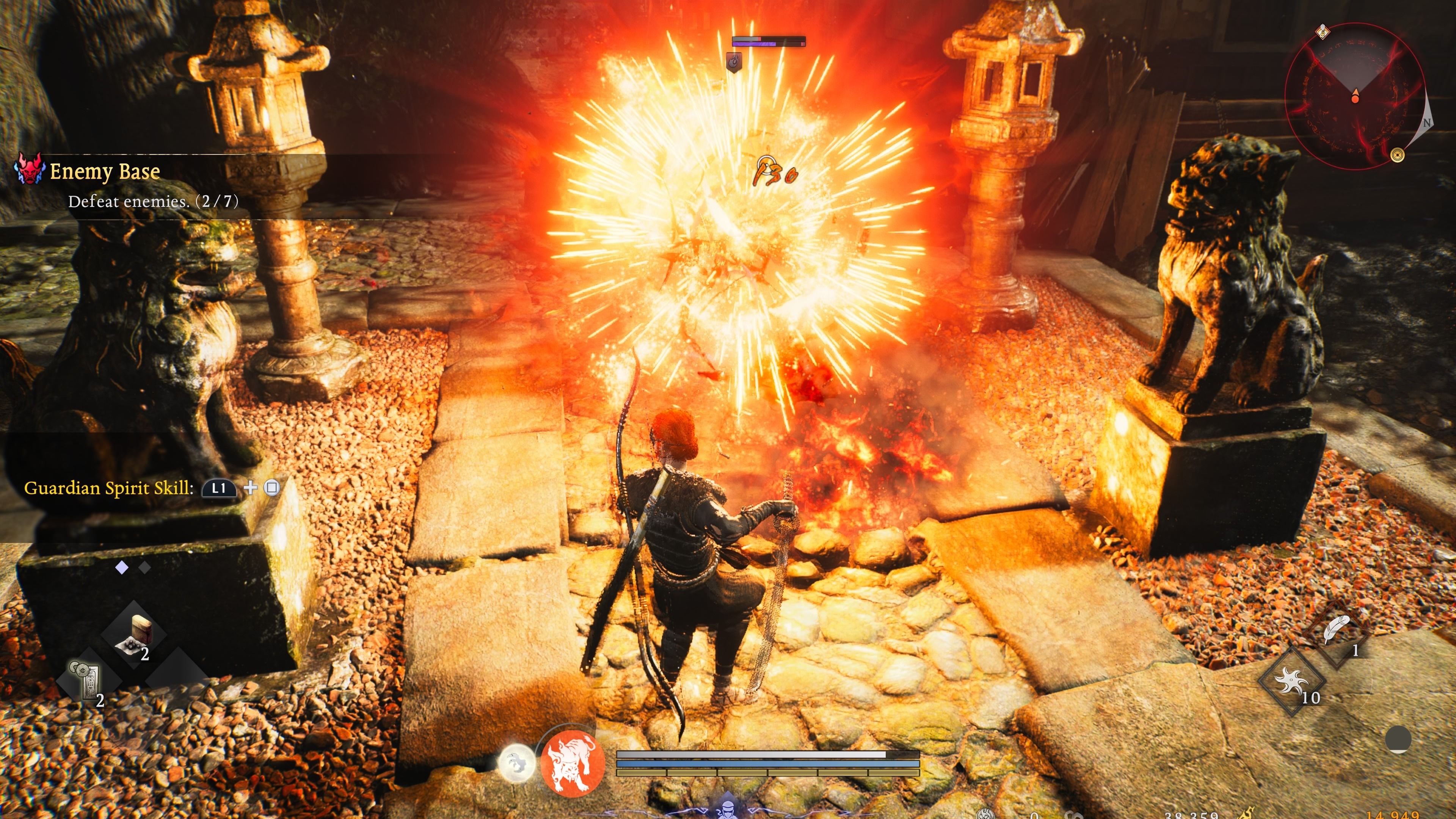Screen dimensions: 1456x819
Task: Click the North marker on the minimap
Action: coord(1427,122)
